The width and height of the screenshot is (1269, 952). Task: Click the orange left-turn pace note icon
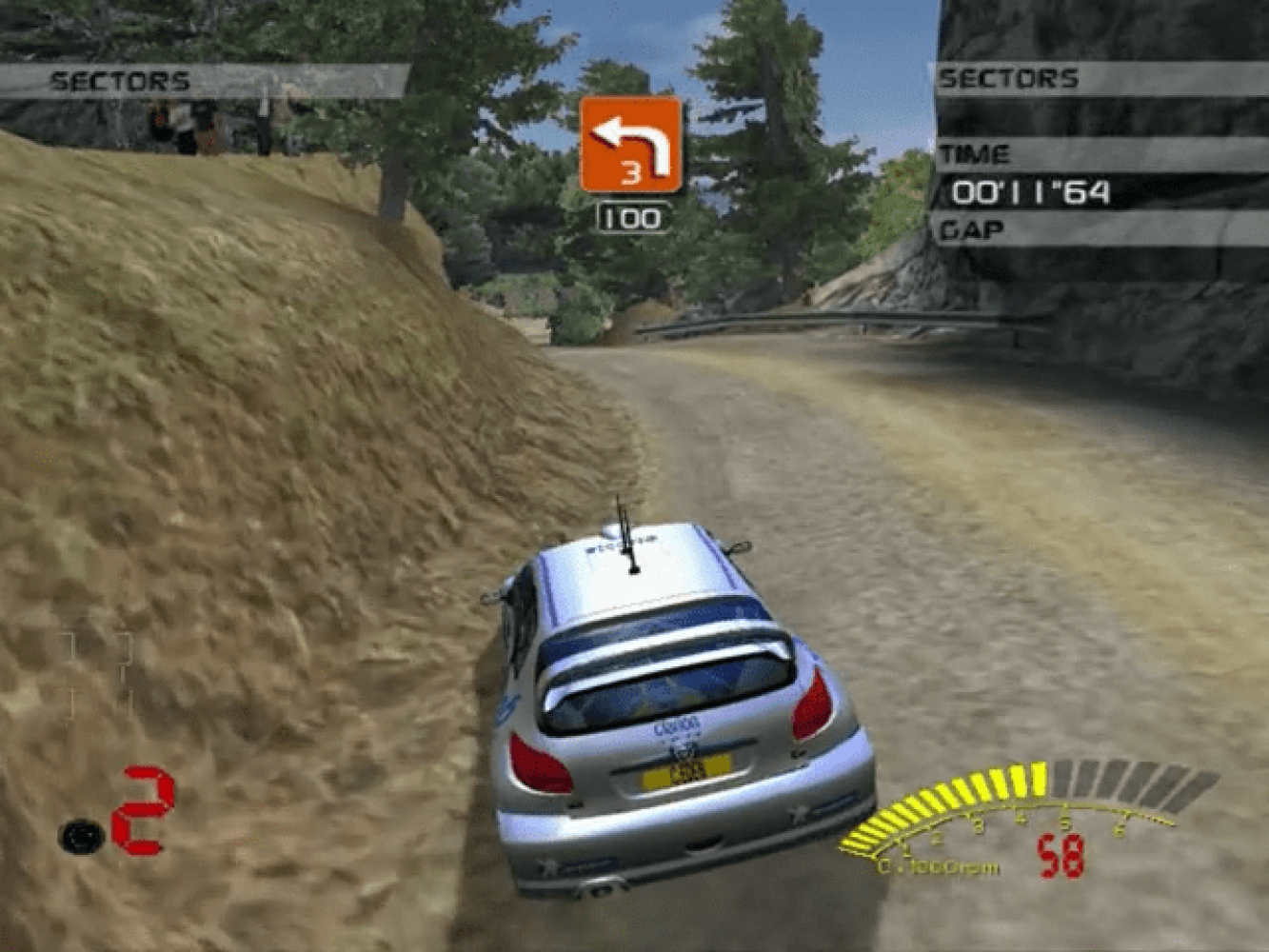(x=630, y=145)
